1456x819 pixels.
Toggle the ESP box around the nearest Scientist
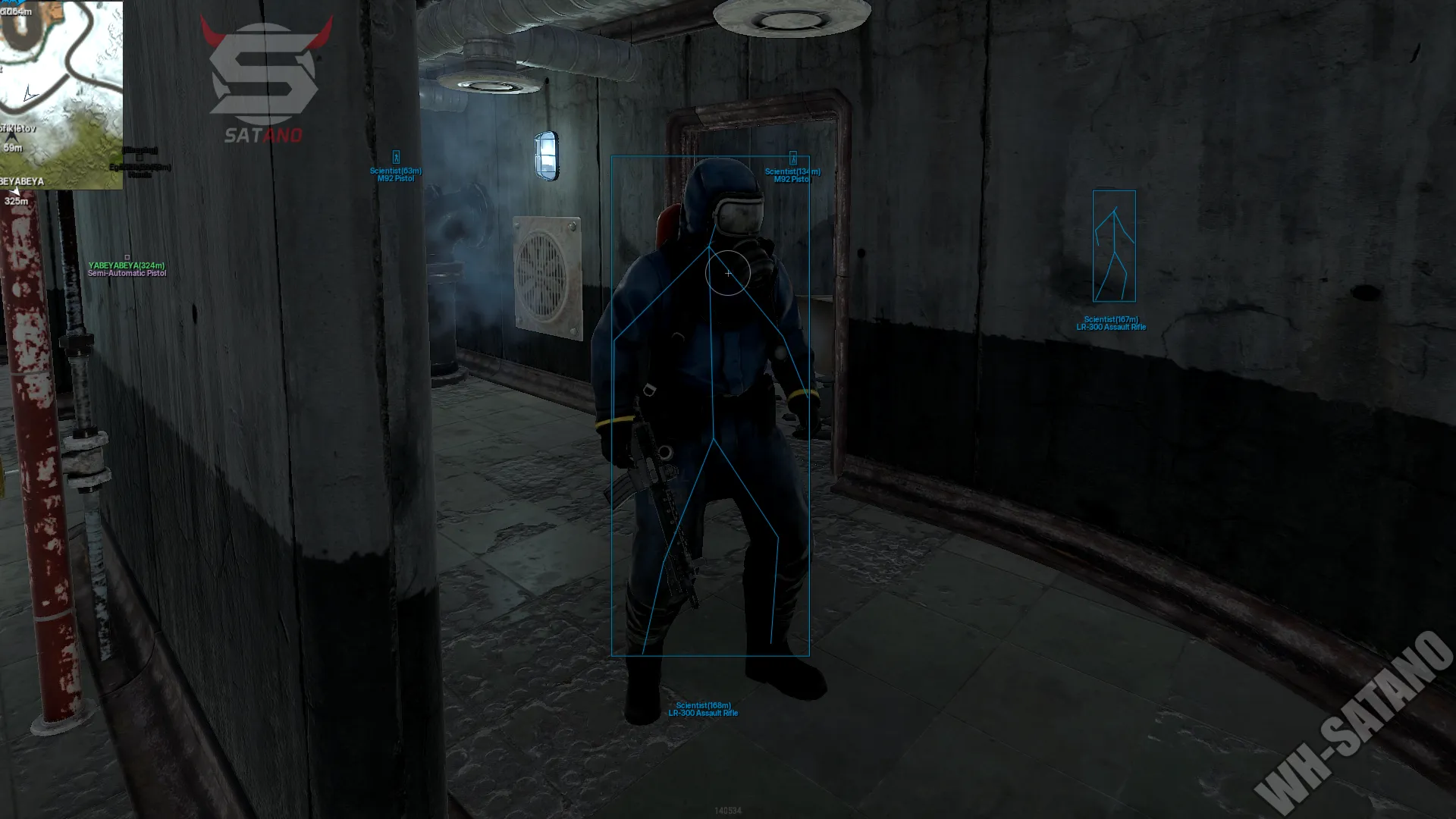tap(710, 406)
